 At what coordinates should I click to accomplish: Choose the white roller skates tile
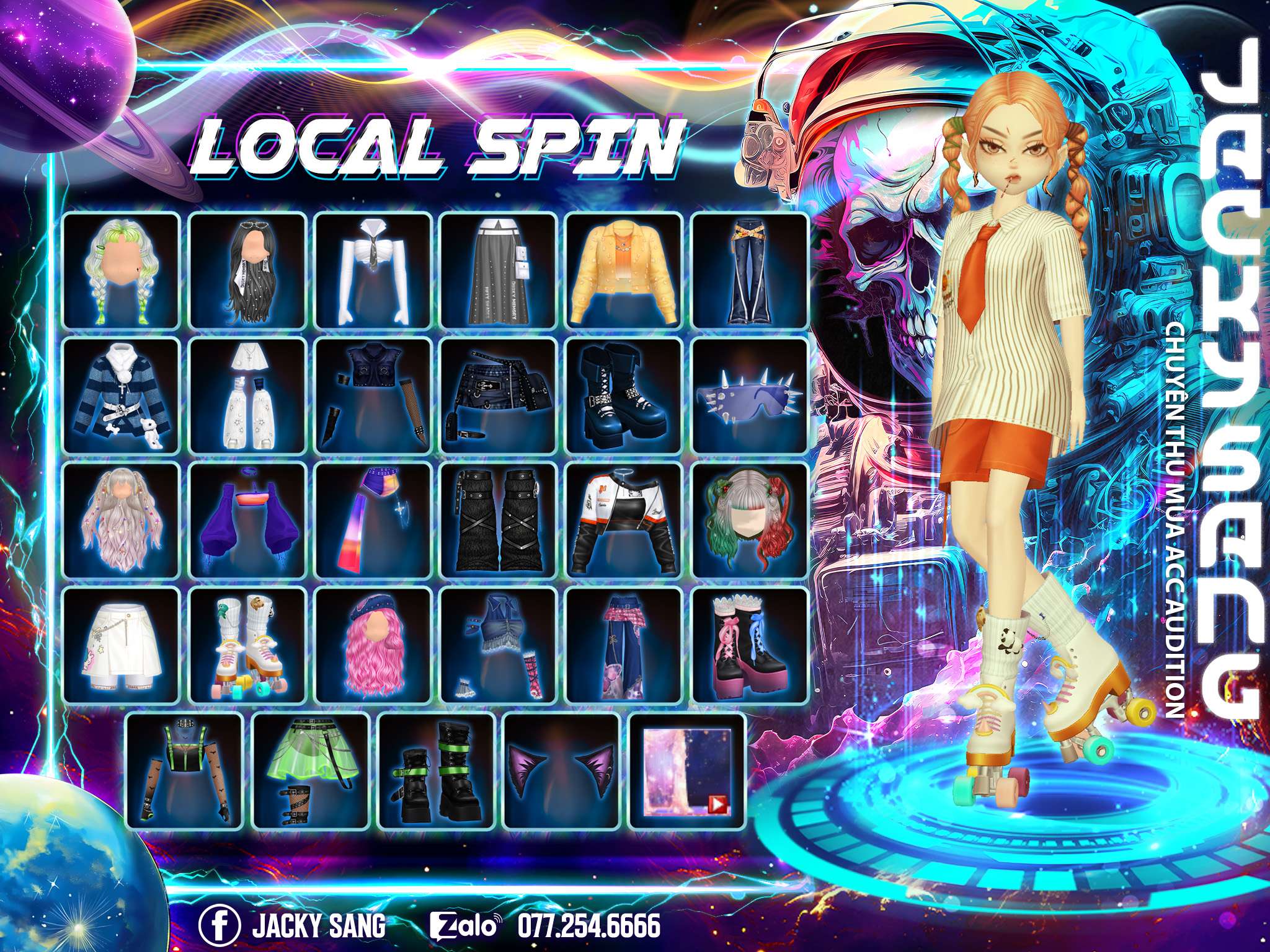coord(247,646)
